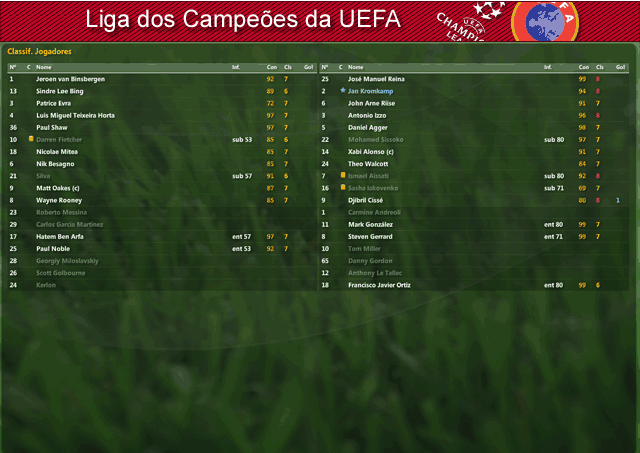Select goalkeeper José Manuel Reina
Screen dimensions: 640x453
pos(376,78)
